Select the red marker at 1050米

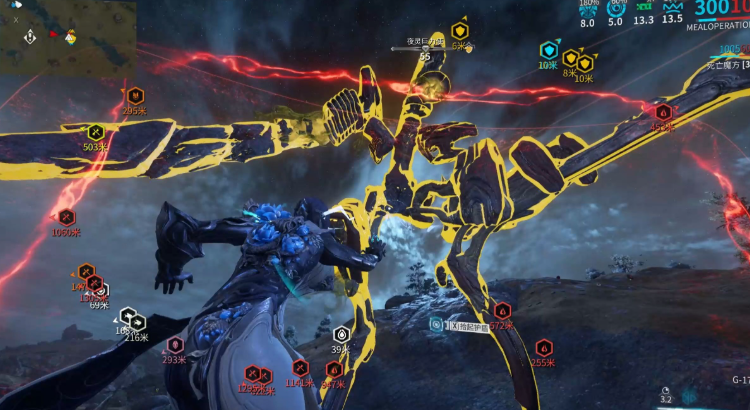pyautogui.click(x=66, y=216)
